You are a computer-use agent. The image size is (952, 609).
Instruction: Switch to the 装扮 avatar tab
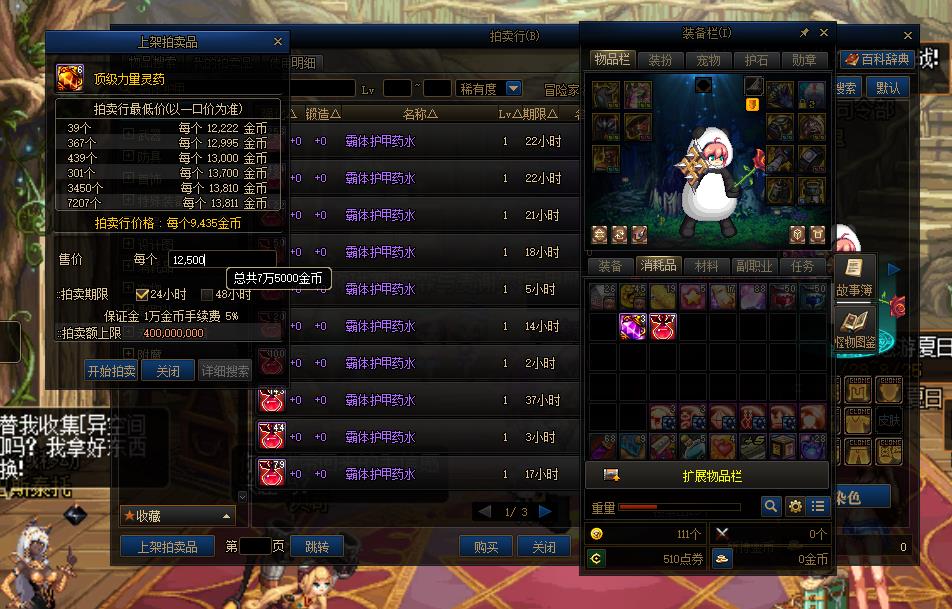click(x=660, y=60)
